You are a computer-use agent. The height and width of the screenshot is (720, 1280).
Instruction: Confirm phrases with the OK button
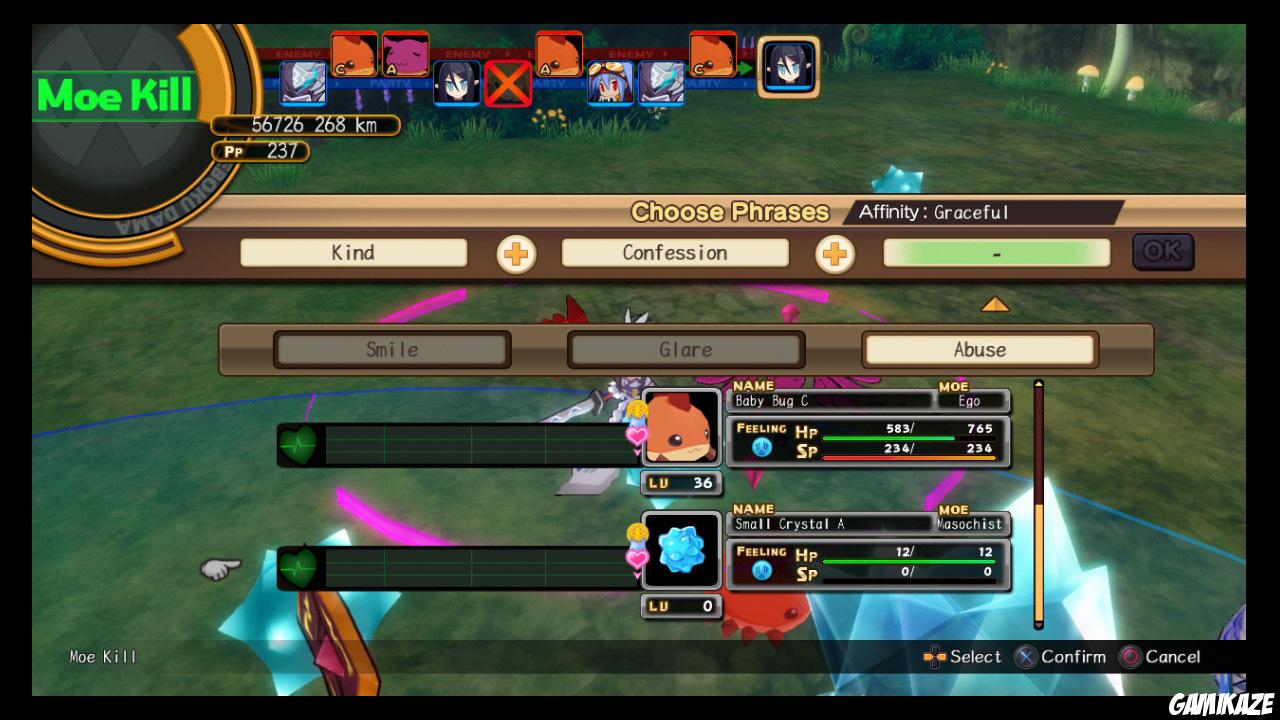pyautogui.click(x=1162, y=252)
